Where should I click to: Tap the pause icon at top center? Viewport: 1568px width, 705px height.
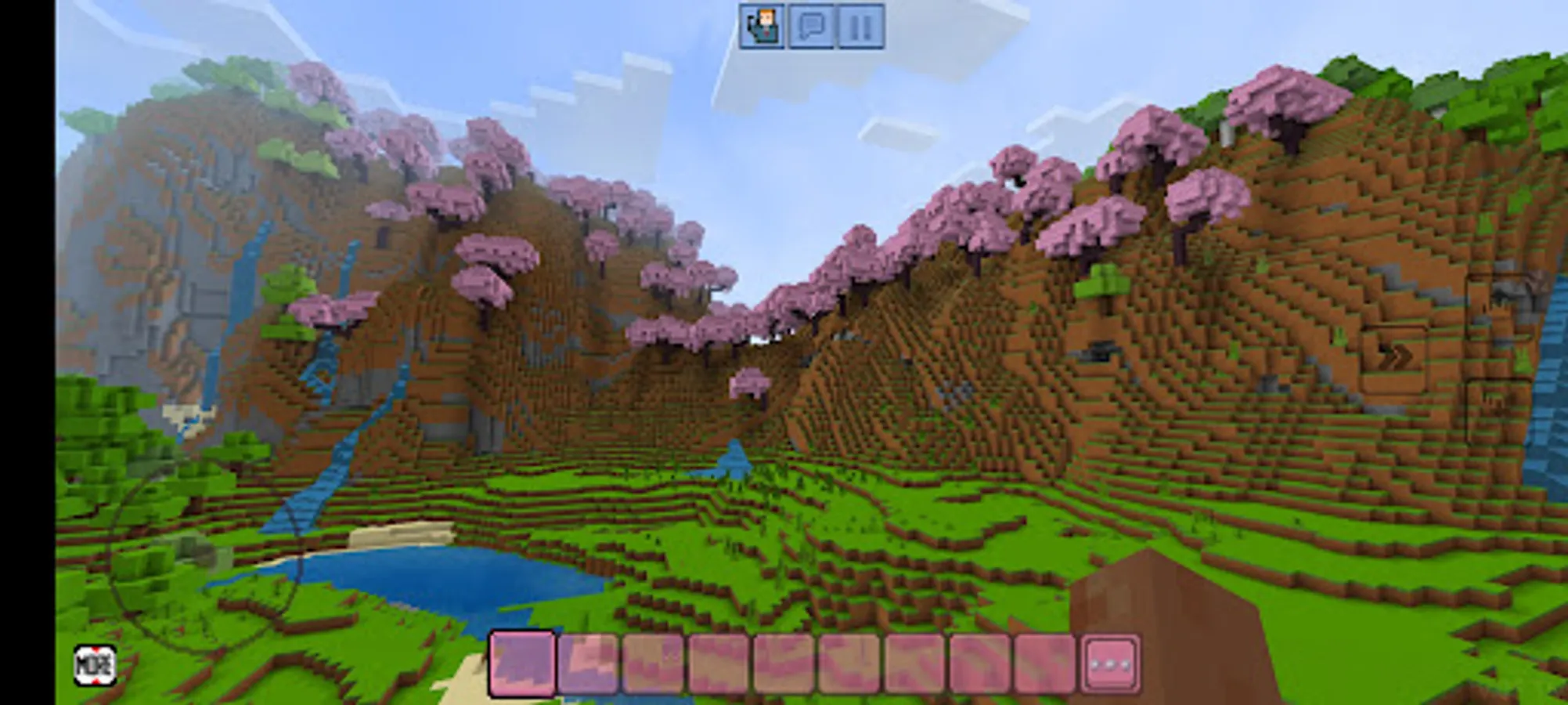point(858,26)
